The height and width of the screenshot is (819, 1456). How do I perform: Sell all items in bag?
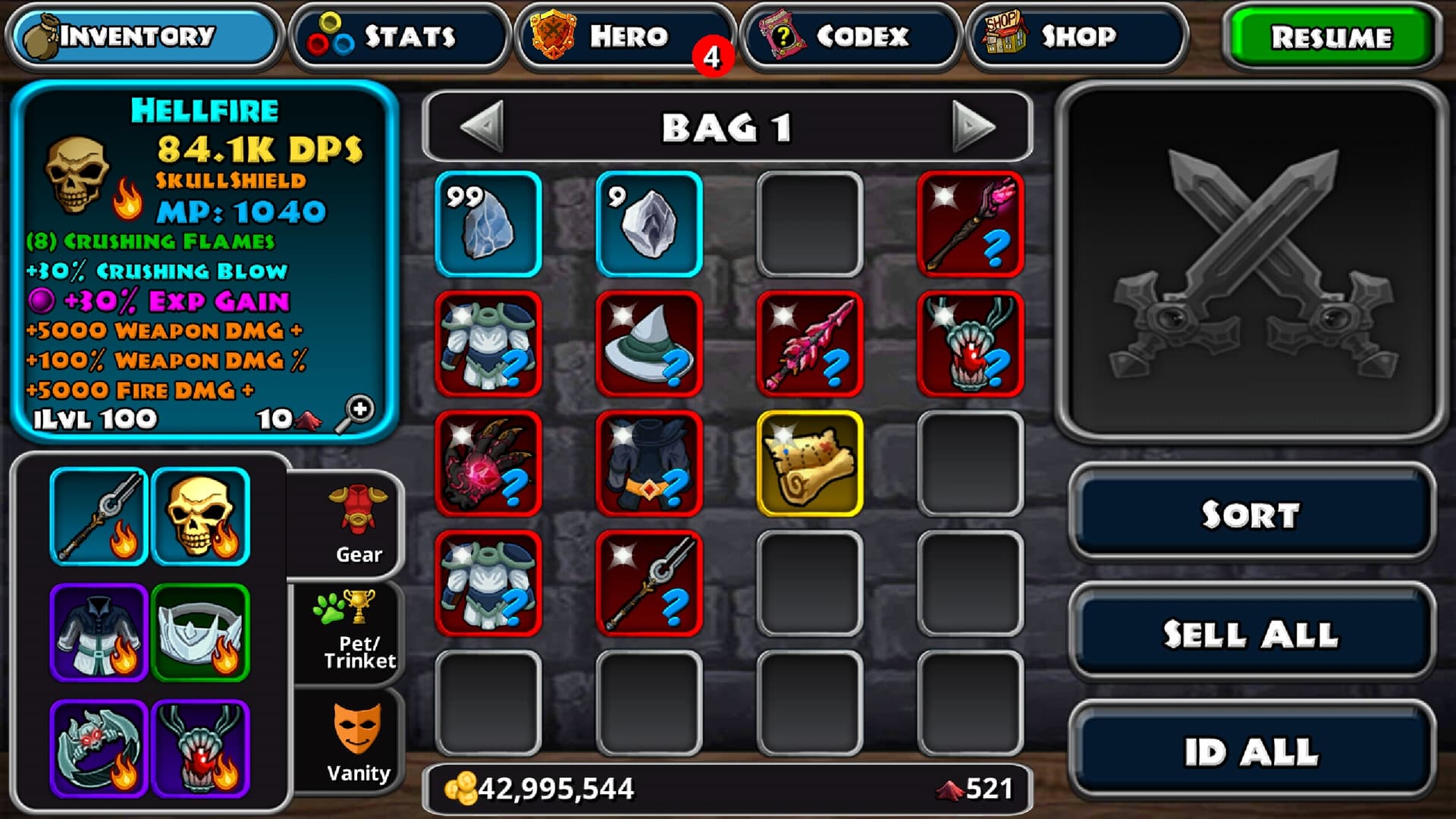click(1251, 634)
